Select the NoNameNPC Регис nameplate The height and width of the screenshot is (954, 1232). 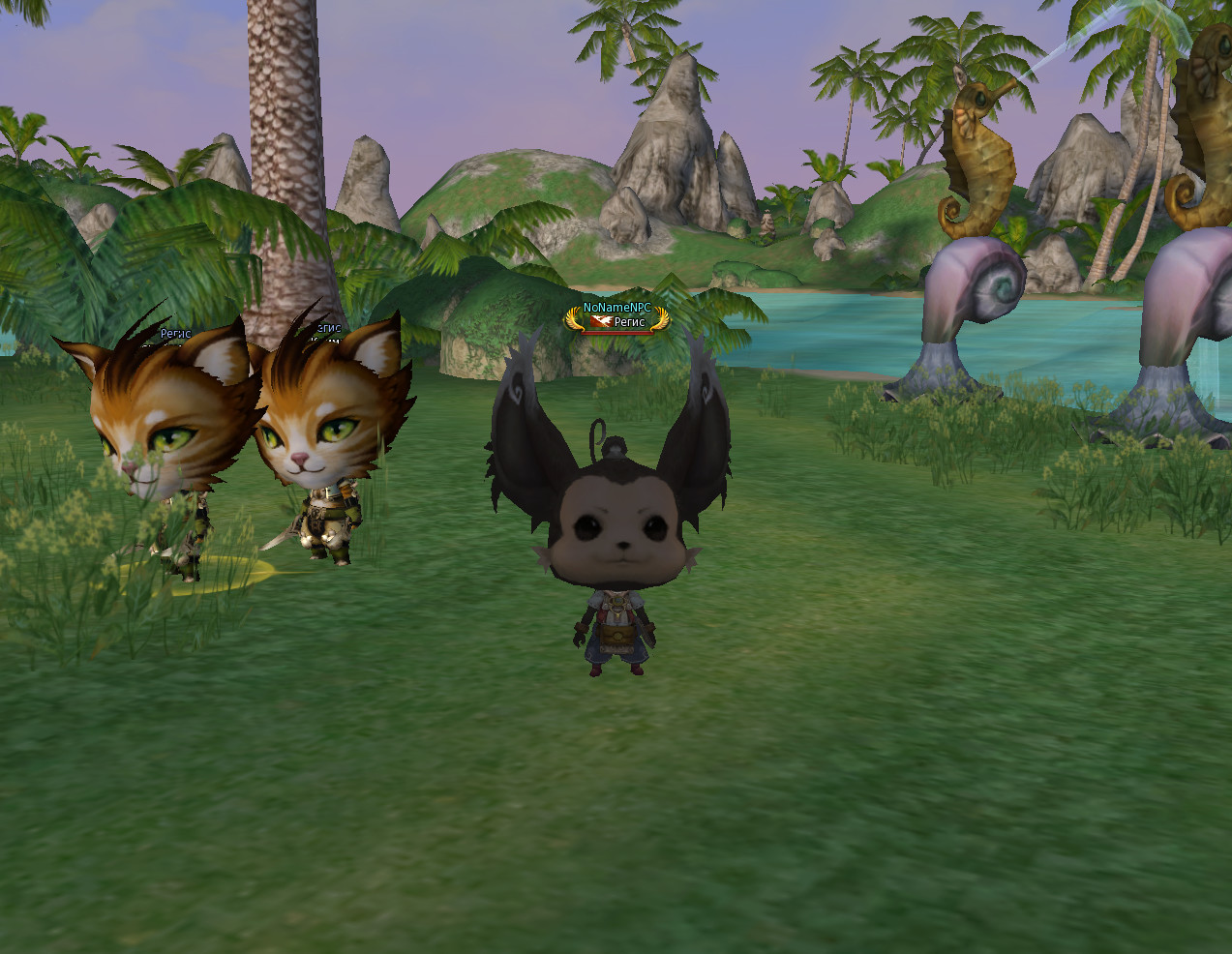pyautogui.click(x=617, y=316)
